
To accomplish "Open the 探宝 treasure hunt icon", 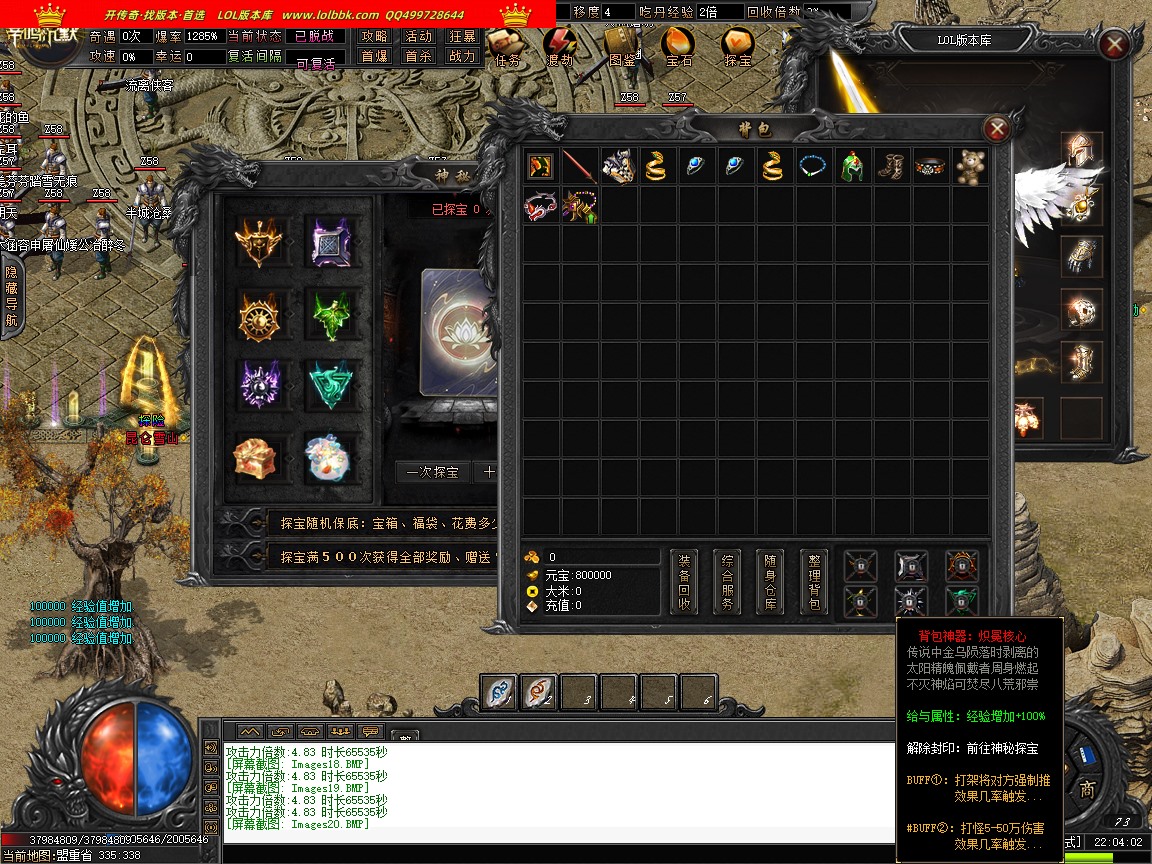I will pos(738,45).
